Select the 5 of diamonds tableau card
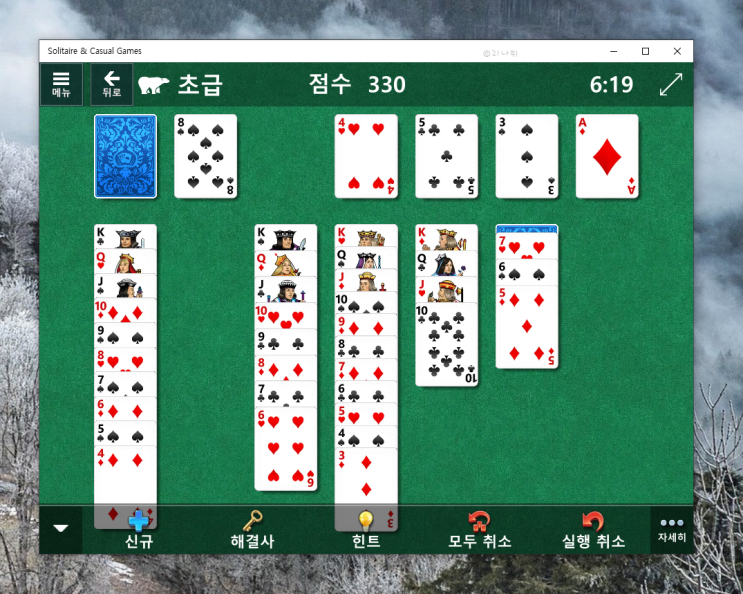This screenshot has height=594, width=743. pos(527,330)
